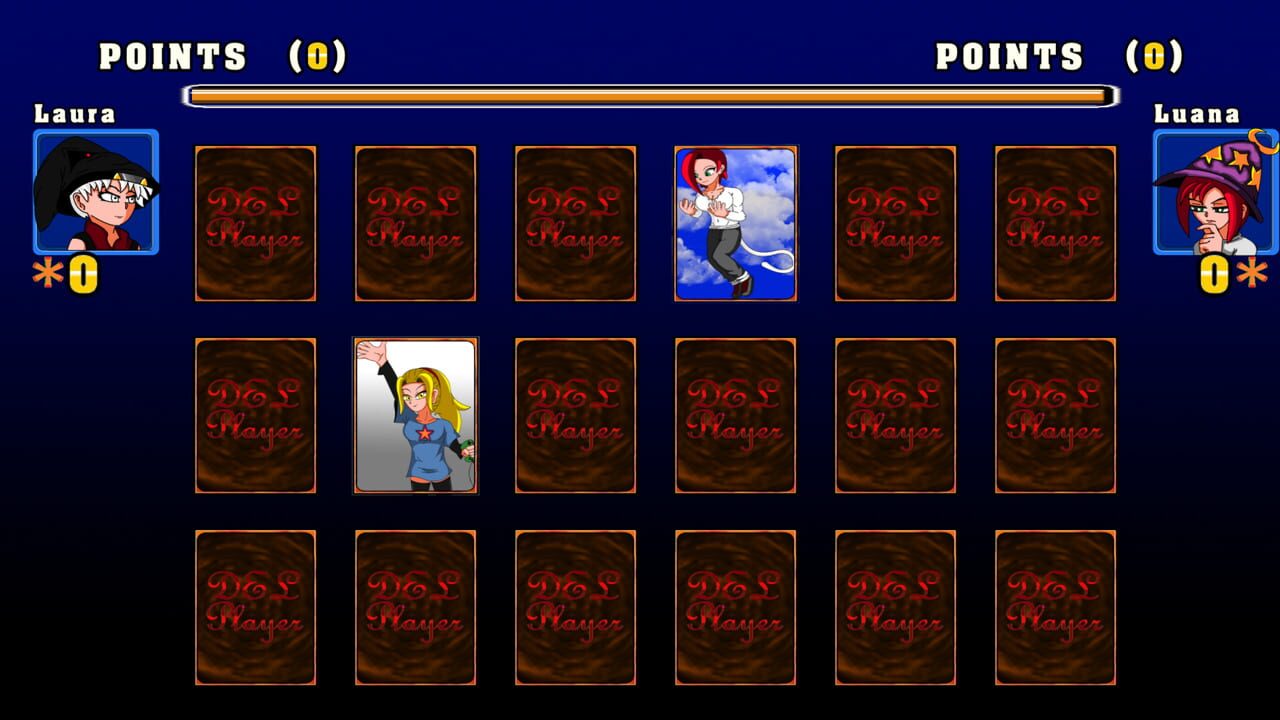Flip the first card in the top row
Image resolution: width=1280 pixels, height=720 pixels.
[256, 222]
